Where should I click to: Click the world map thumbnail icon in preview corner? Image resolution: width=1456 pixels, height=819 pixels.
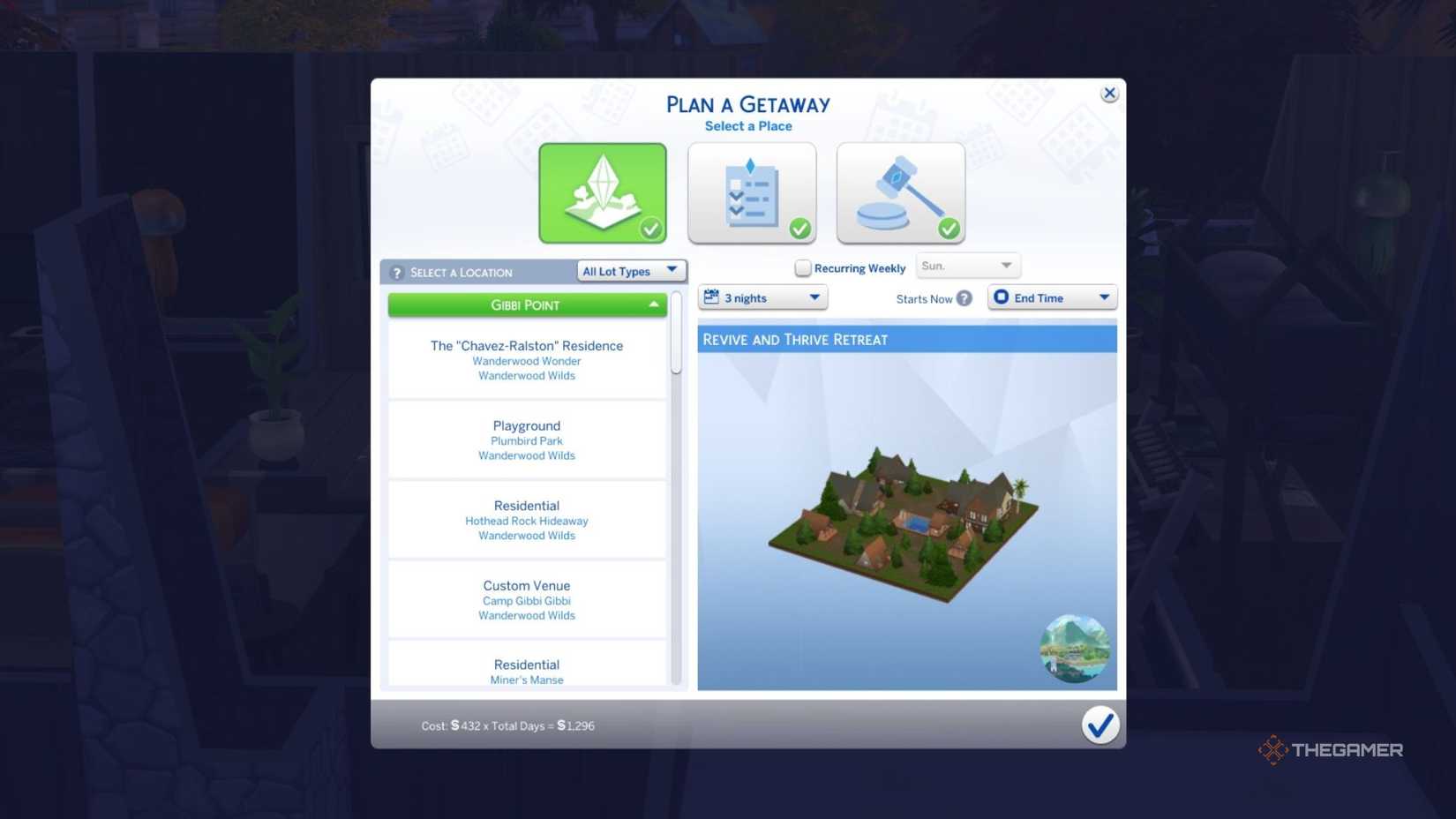click(1075, 649)
